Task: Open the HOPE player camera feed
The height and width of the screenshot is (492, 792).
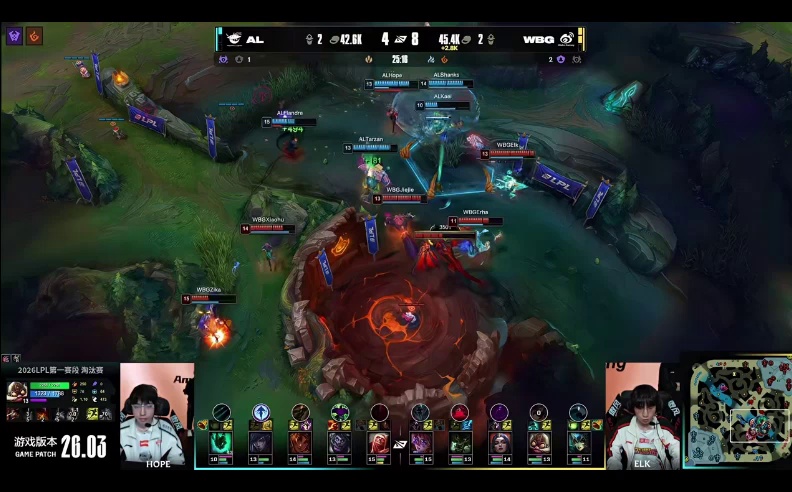Action: 157,416
